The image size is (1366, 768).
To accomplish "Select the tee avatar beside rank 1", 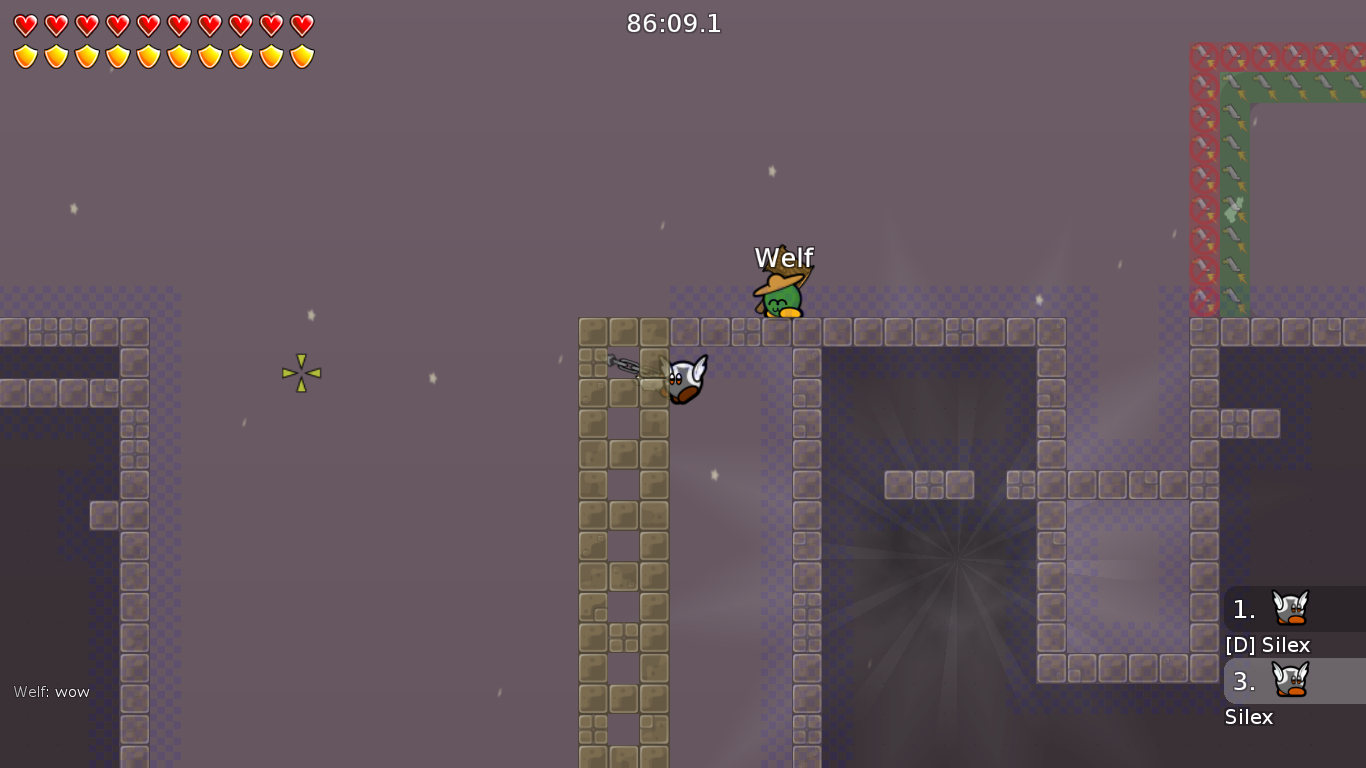I will click(x=1290, y=609).
